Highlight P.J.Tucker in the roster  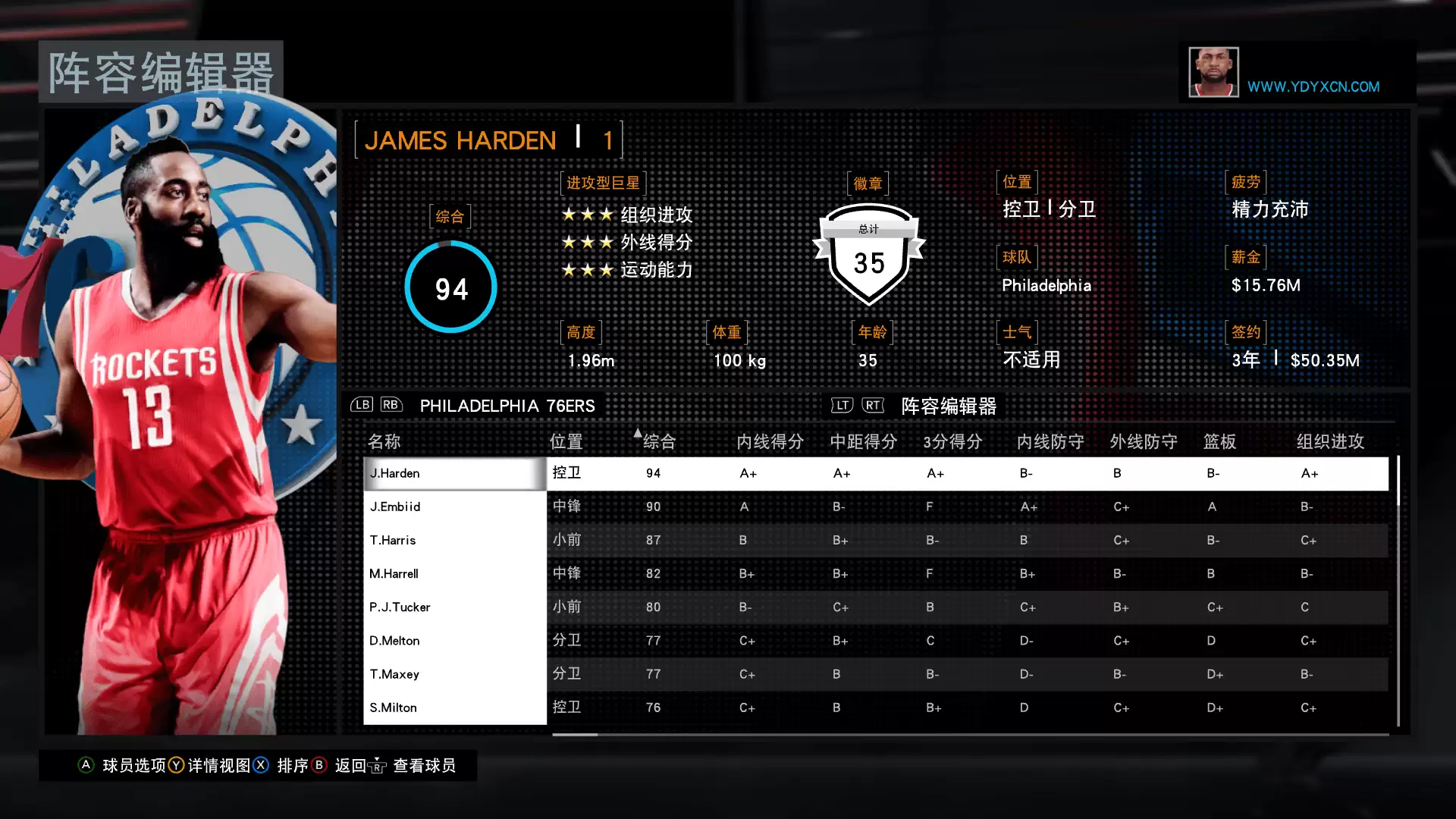(455, 607)
